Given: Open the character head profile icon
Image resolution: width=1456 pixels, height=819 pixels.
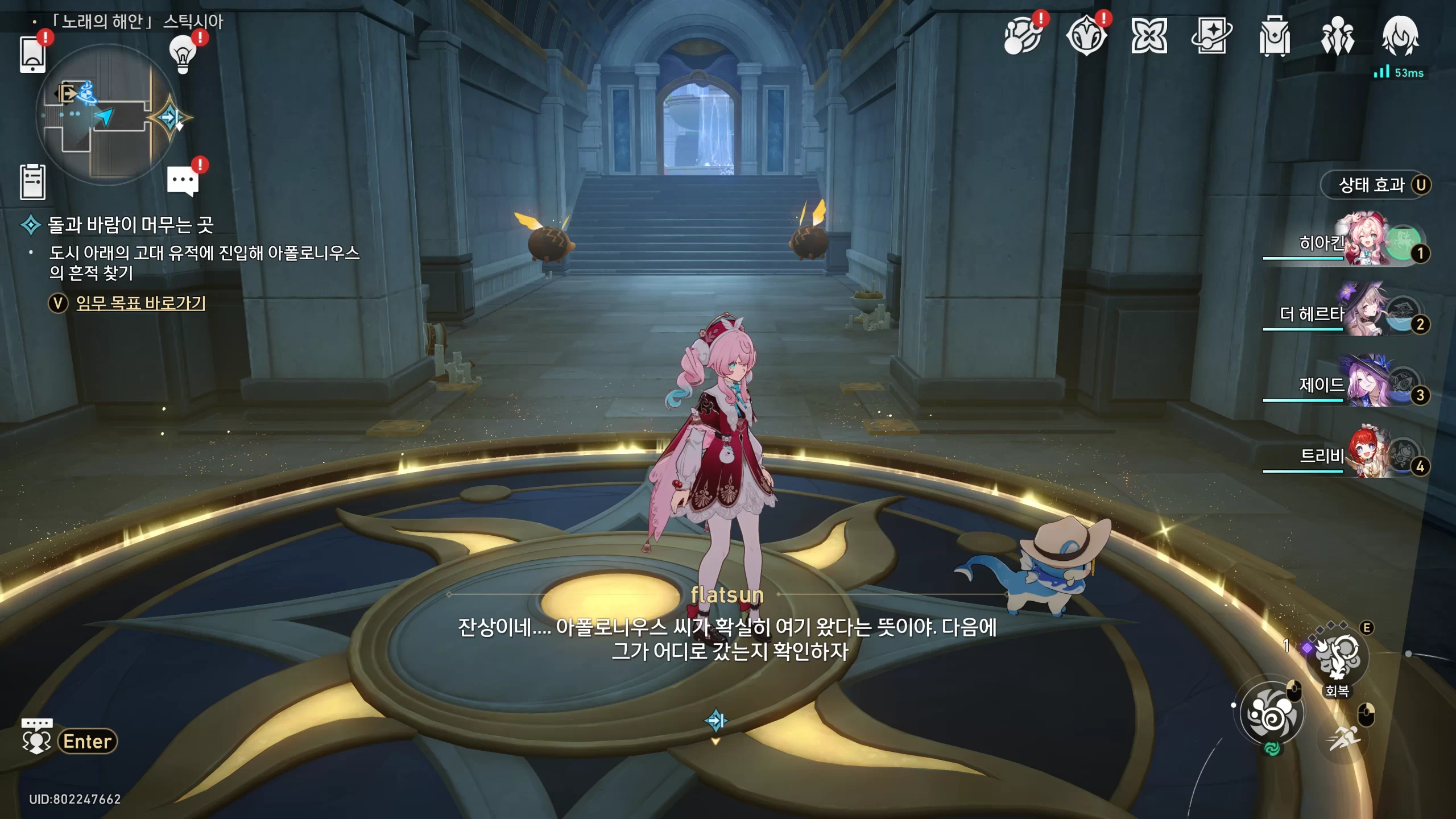Looking at the screenshot, I should (1400, 36).
